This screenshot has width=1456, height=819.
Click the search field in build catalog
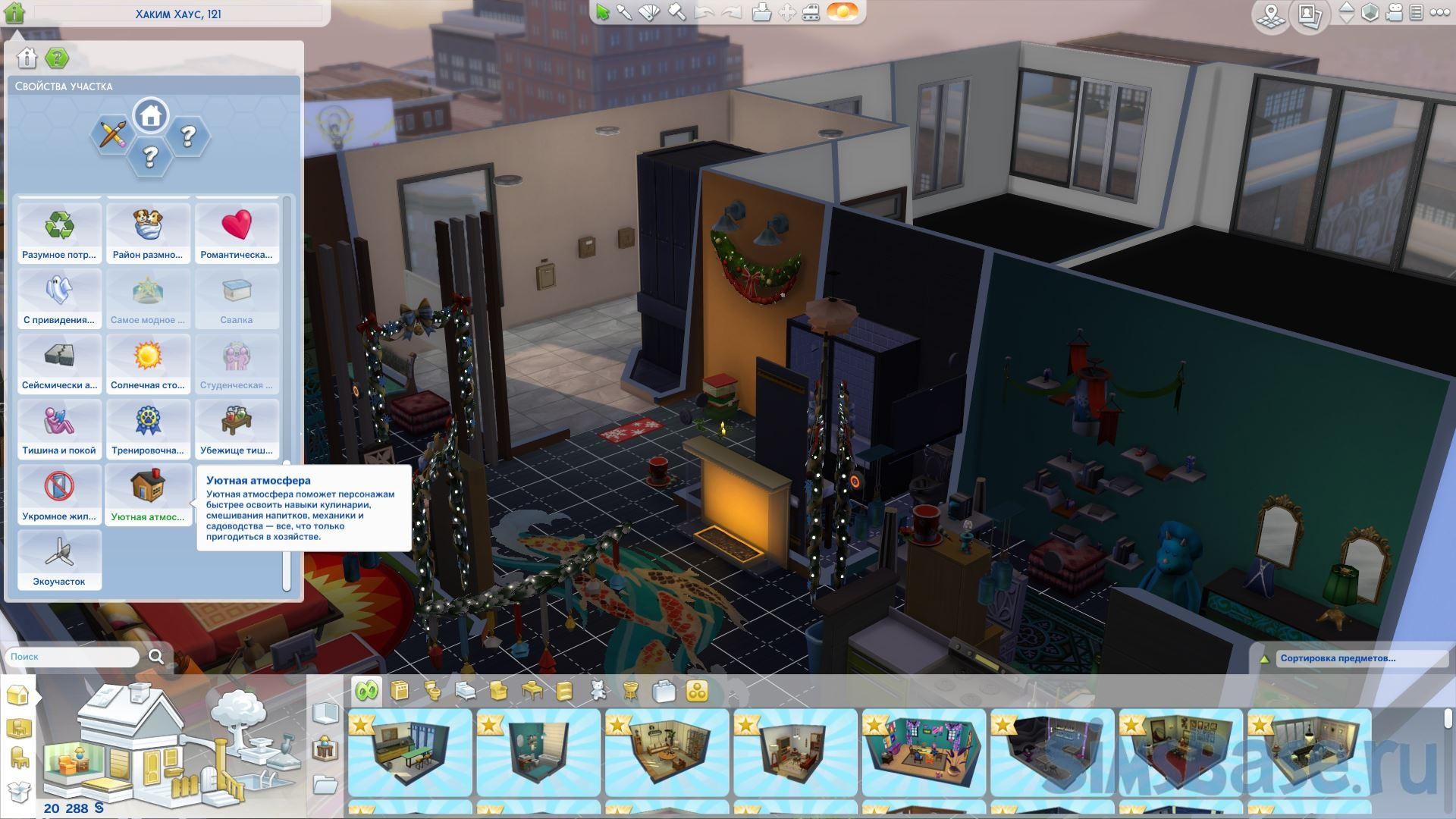pyautogui.click(x=72, y=657)
